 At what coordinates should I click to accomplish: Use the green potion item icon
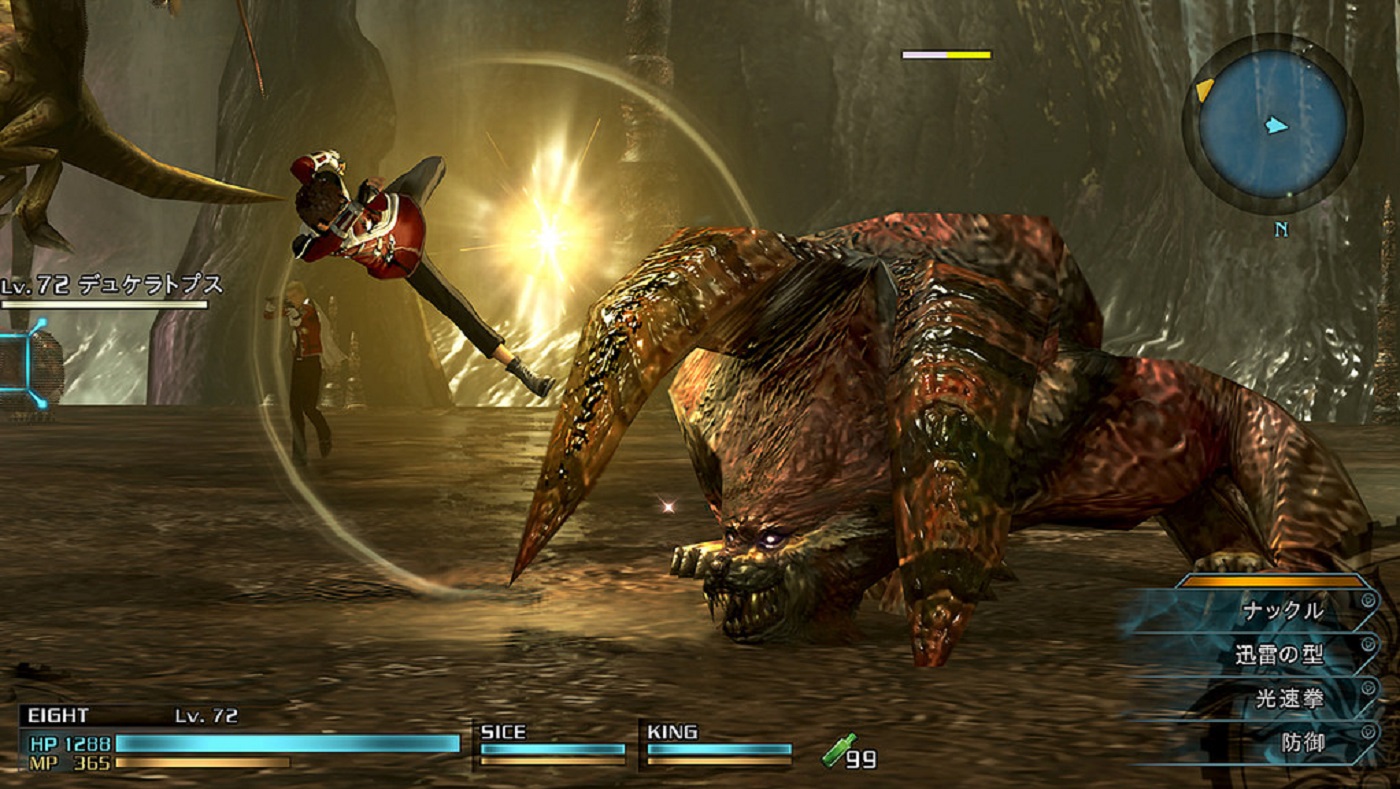coord(838,750)
